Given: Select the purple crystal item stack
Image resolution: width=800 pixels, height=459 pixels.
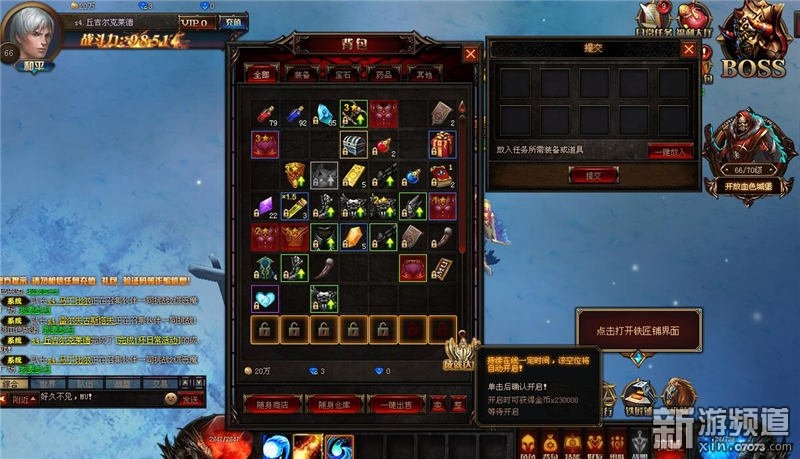Looking at the screenshot, I should (264, 206).
